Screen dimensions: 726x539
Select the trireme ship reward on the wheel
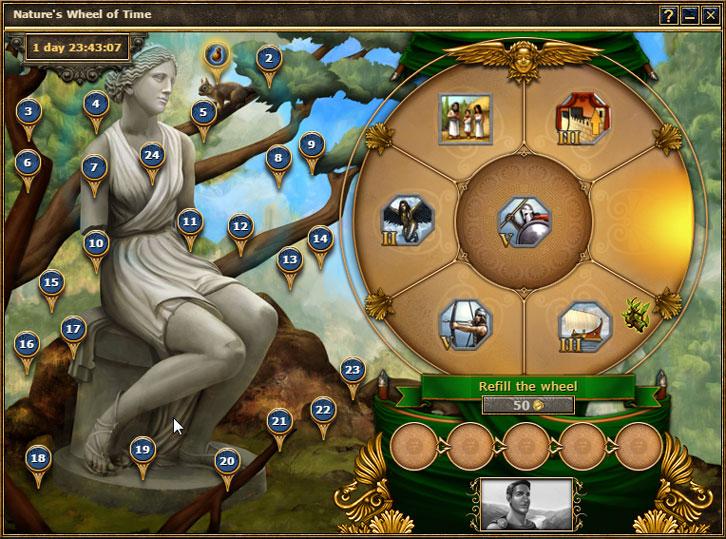click(583, 325)
